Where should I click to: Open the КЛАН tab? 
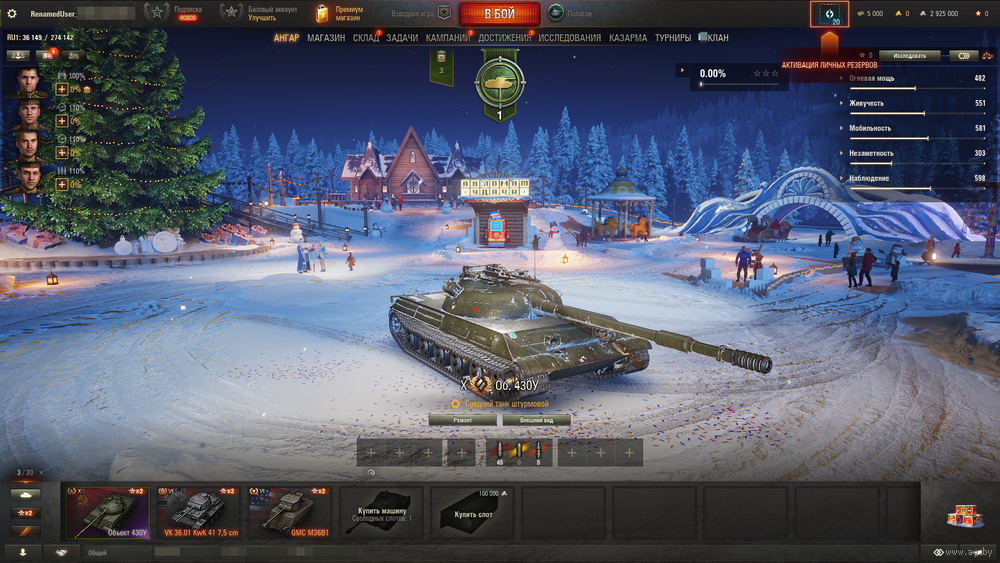coord(718,38)
